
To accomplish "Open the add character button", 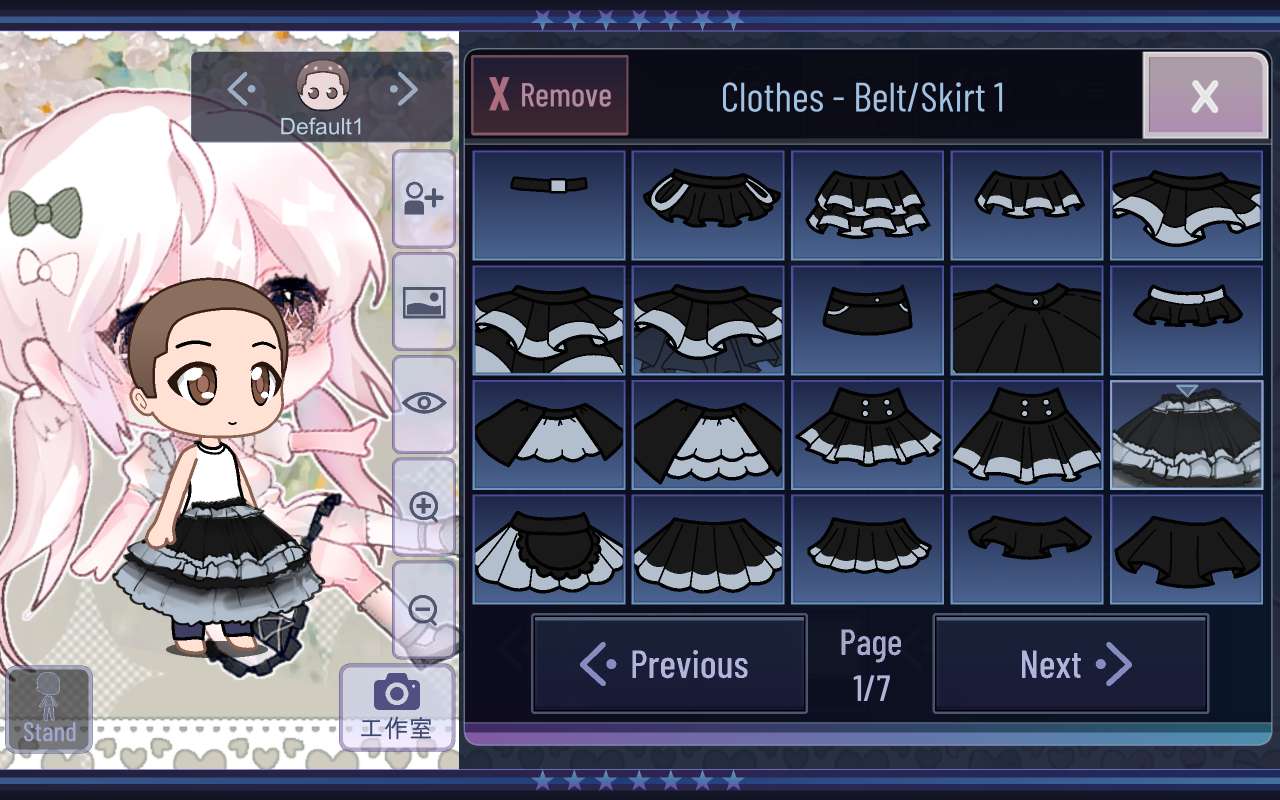I will pos(424,199).
